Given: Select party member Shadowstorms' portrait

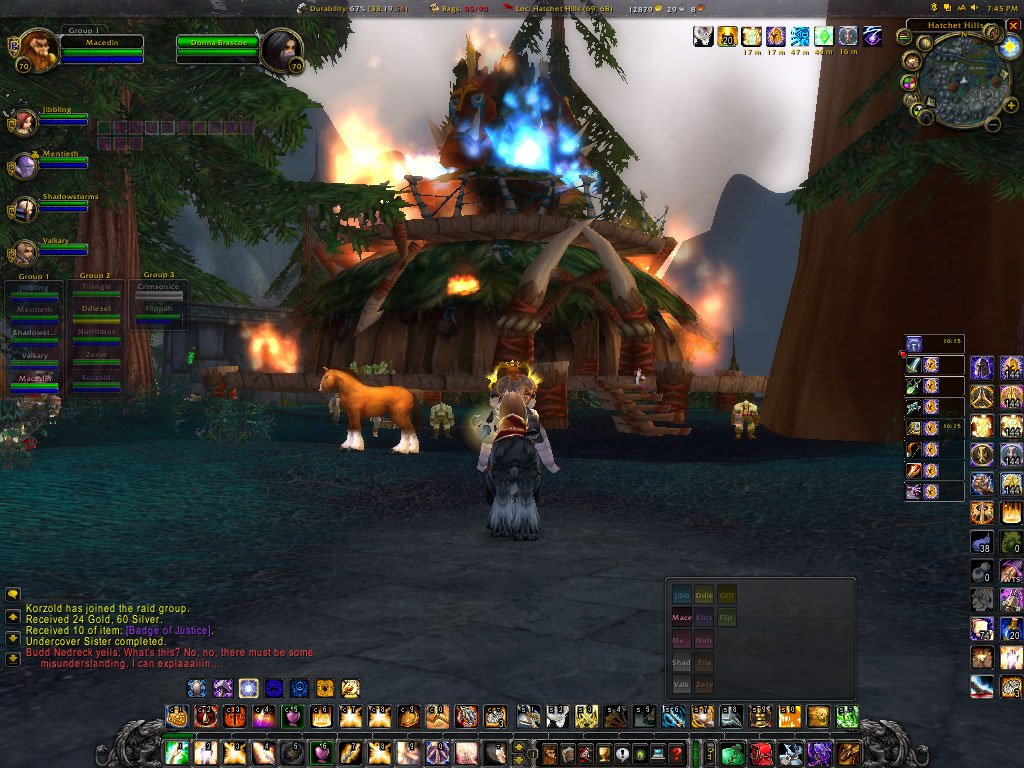Looking at the screenshot, I should [x=26, y=209].
